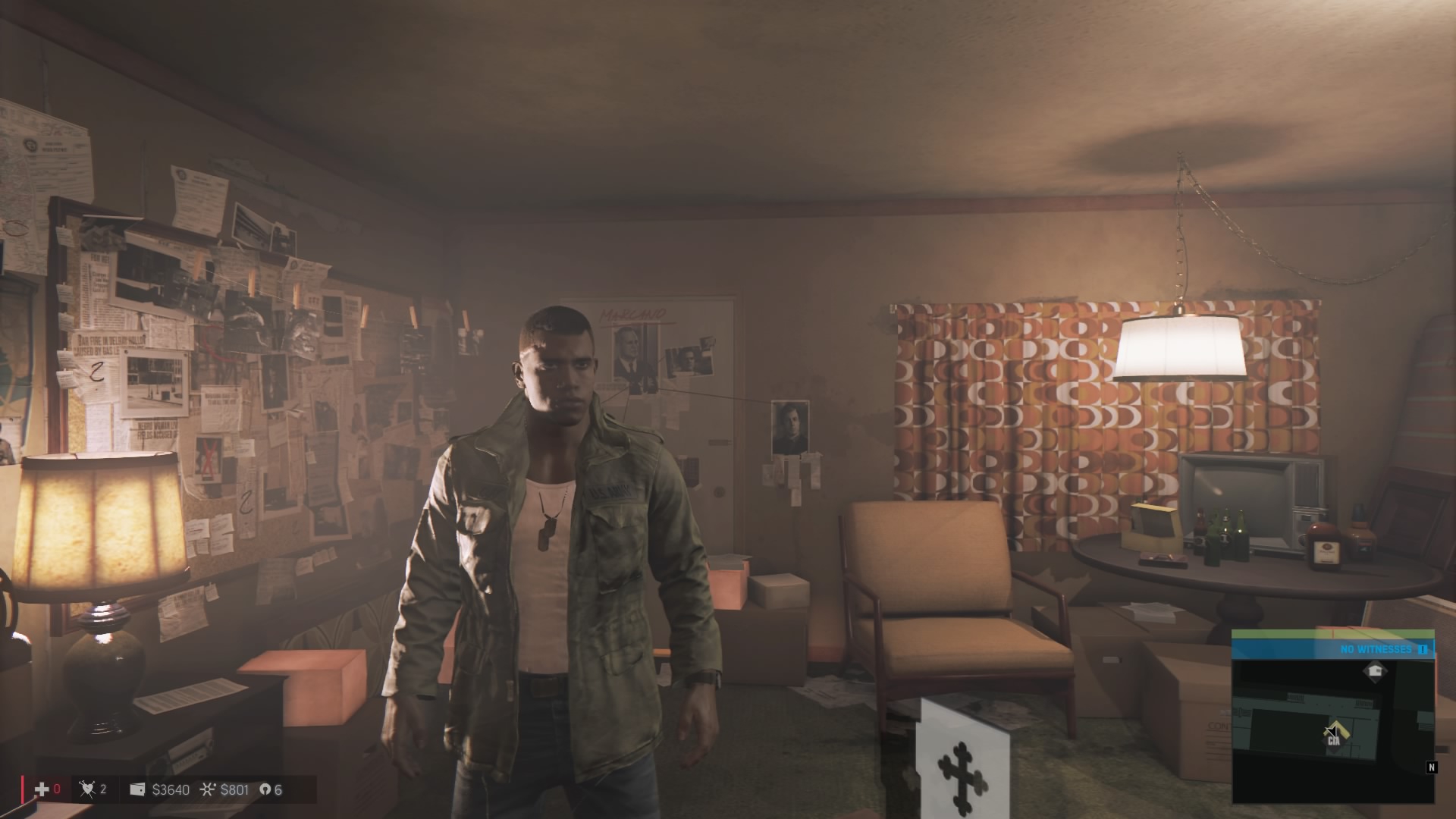
Task: Click the No Witnesses status bar
Action: [x=1332, y=649]
